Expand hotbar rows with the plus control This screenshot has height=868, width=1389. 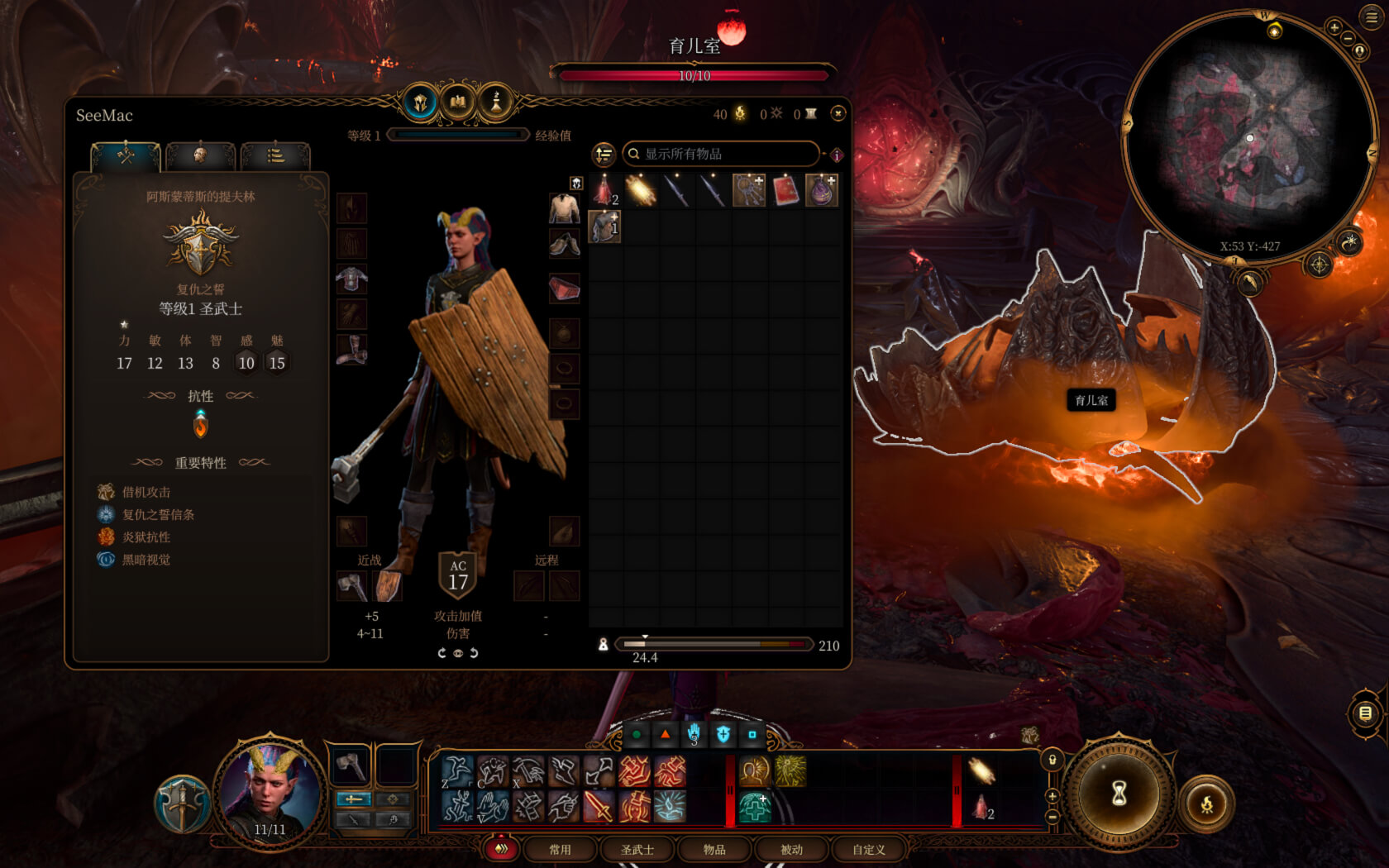point(1052,796)
